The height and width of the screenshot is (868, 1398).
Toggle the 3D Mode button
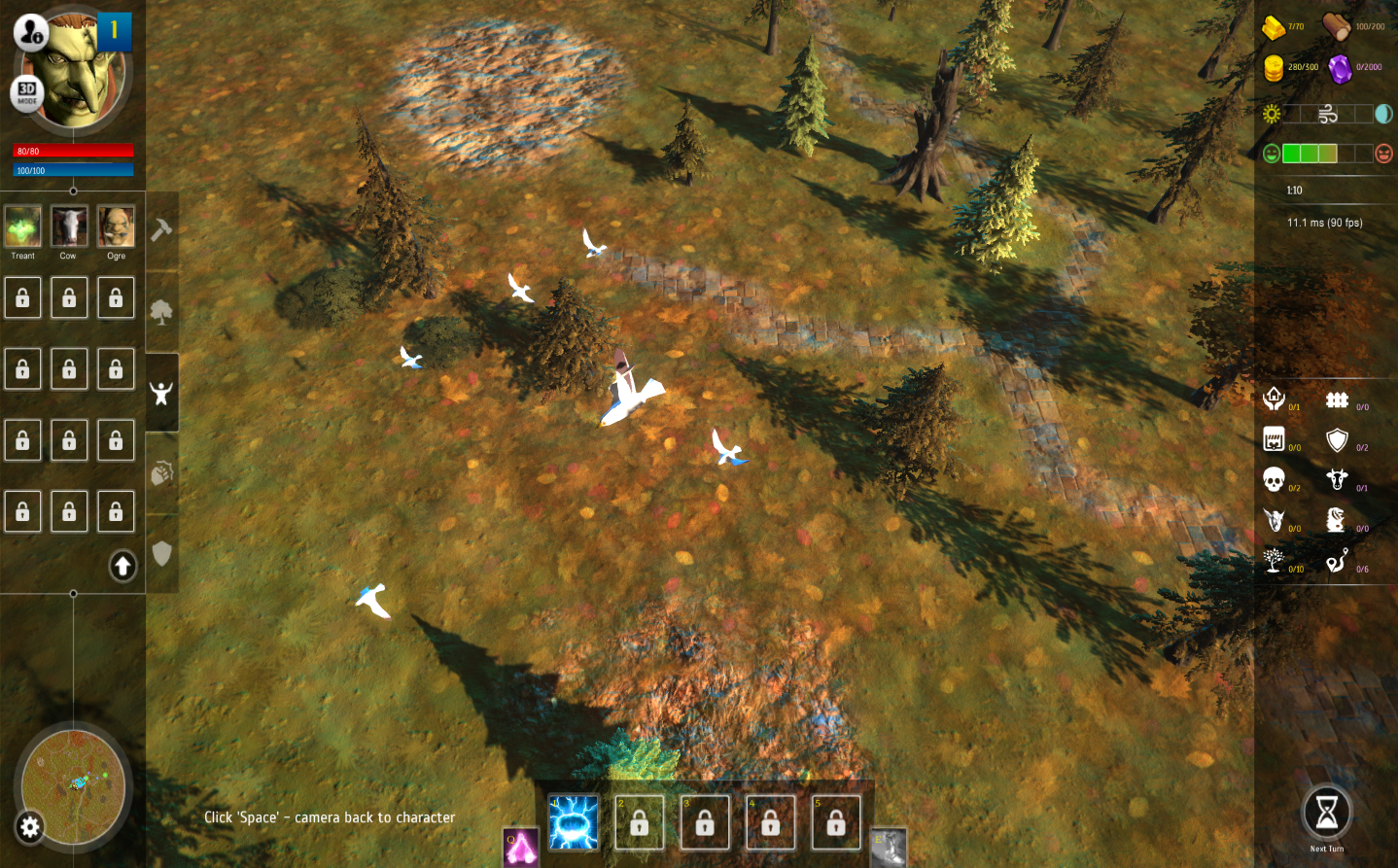[27, 92]
